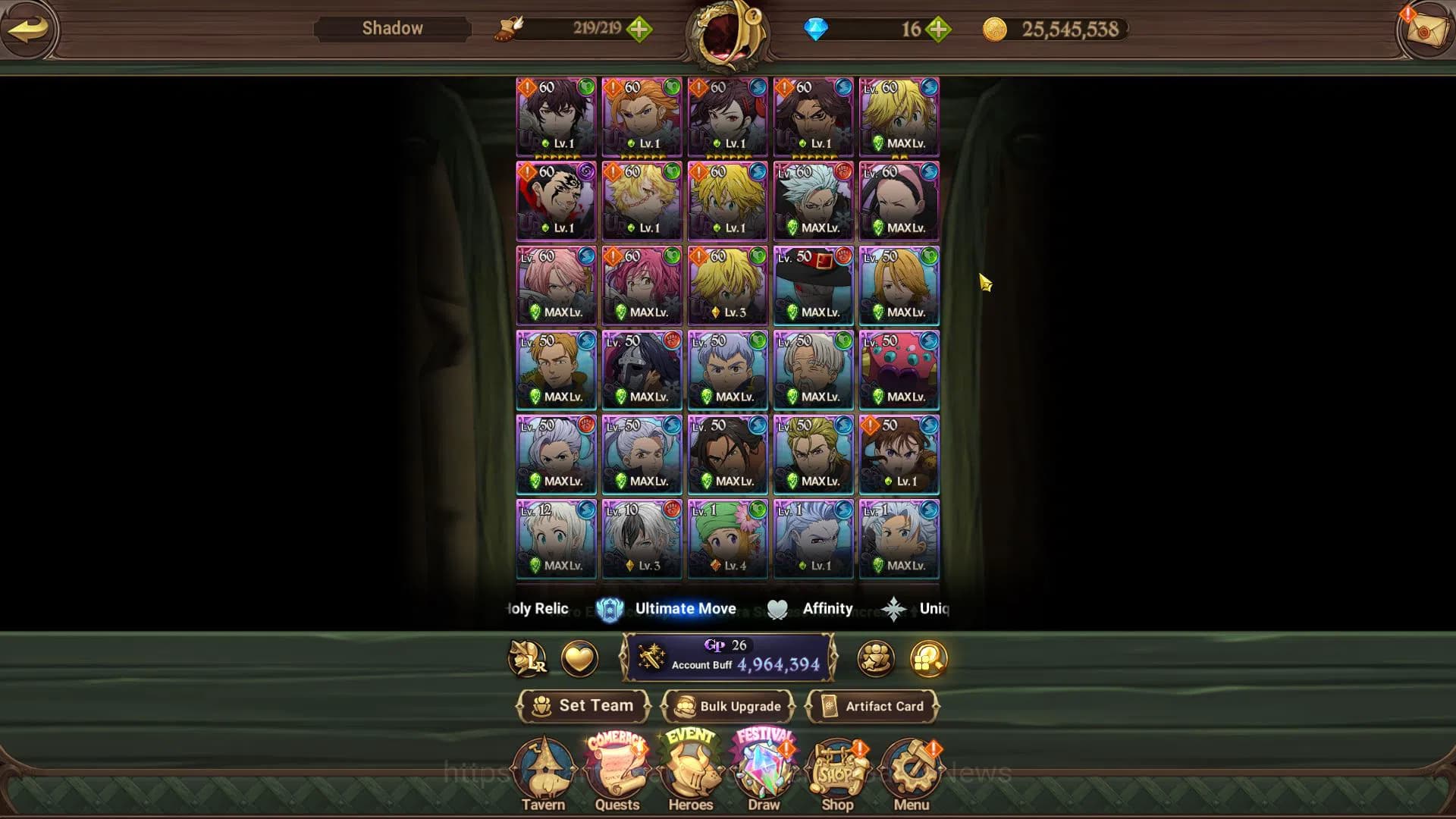Open the mailbox envelope icon
Screen dimensions: 1456x819
1425,30
